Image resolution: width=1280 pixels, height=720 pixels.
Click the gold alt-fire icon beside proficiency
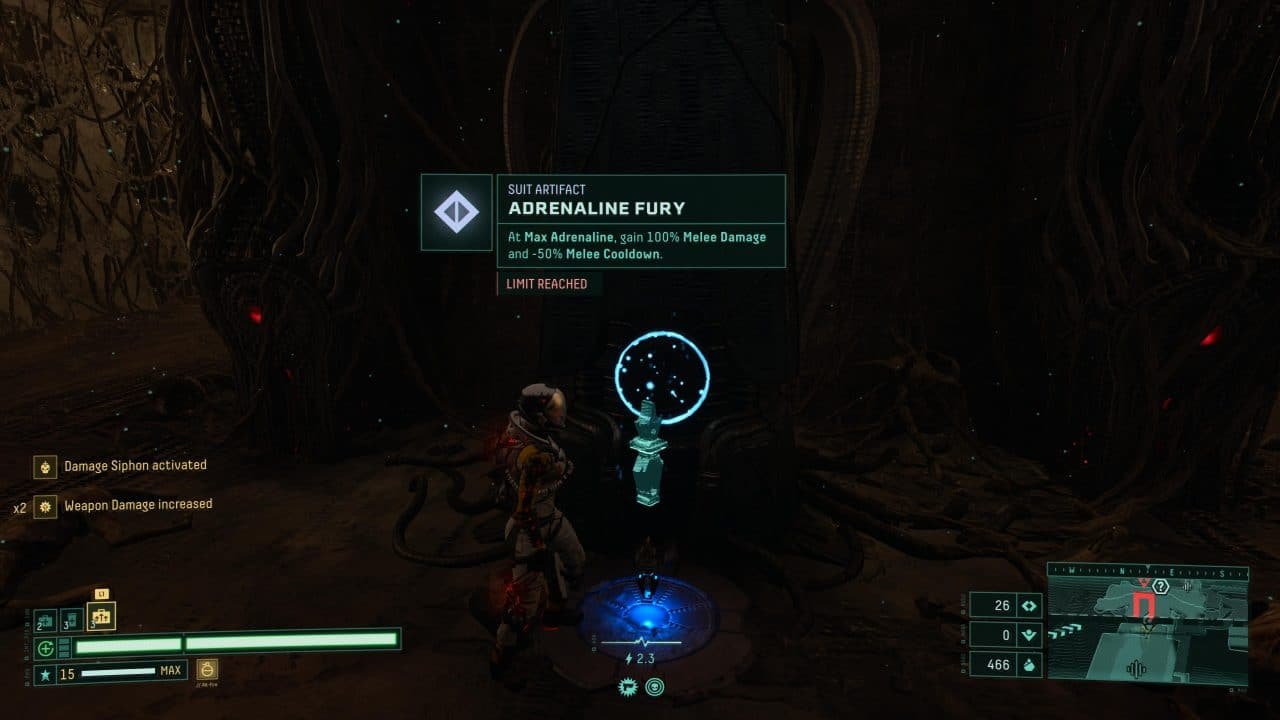[x=207, y=669]
